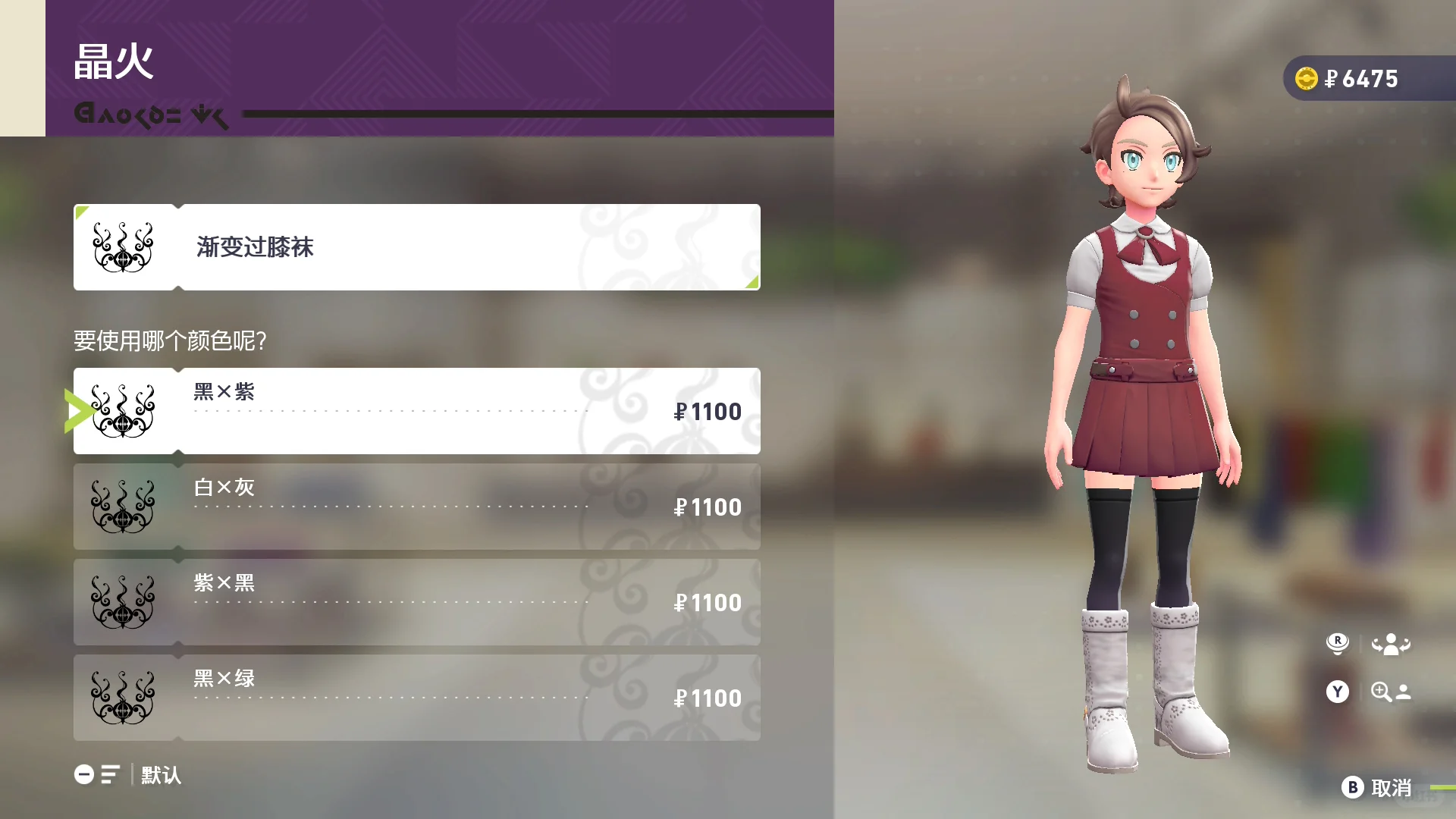Viewport: 1456px width, 819px height.
Task: Choose the 白×灰 color option
Action: (x=417, y=507)
